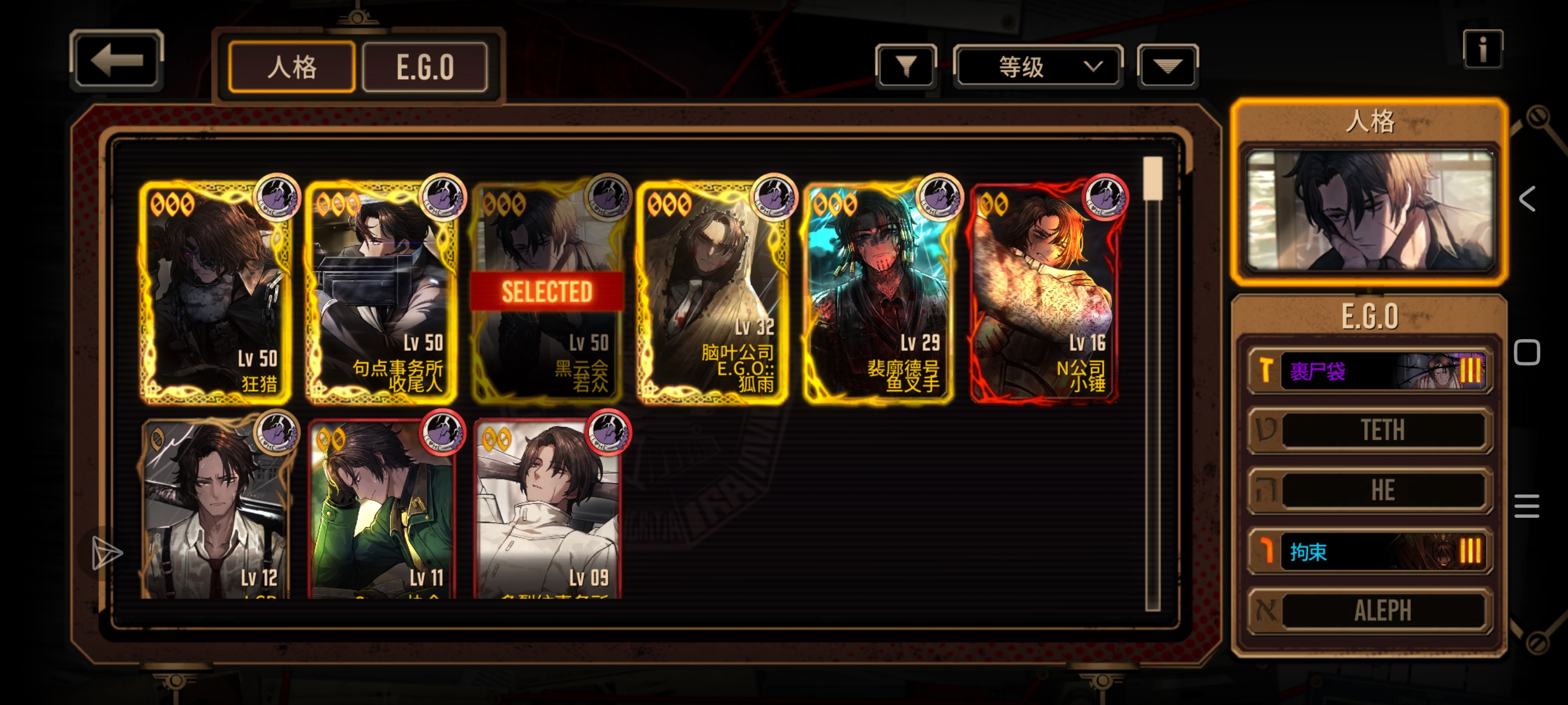Select the 裴廓德号 鱼叉手 identity card

coord(878,292)
